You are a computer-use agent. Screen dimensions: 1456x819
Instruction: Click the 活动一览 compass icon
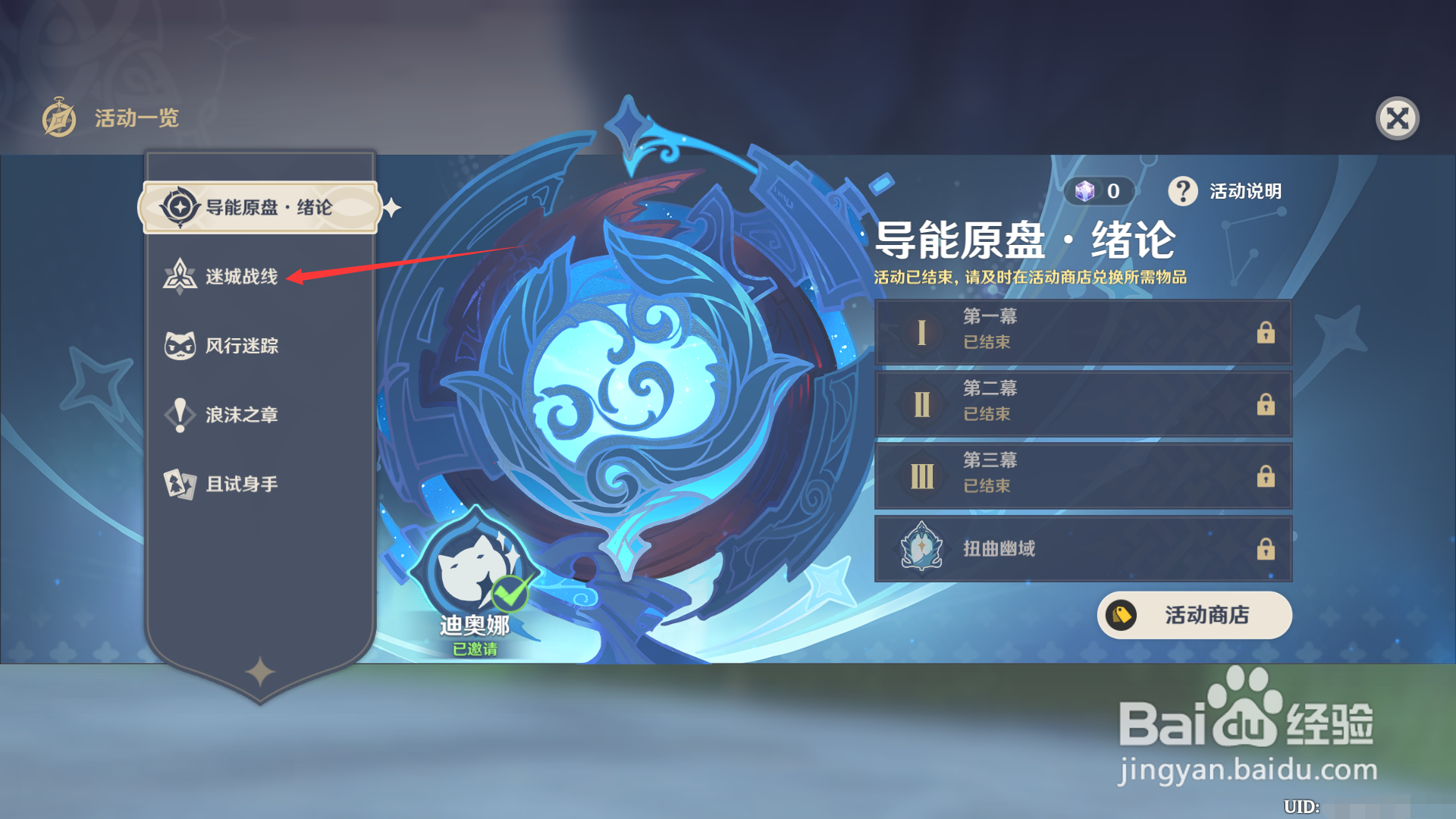(x=59, y=118)
